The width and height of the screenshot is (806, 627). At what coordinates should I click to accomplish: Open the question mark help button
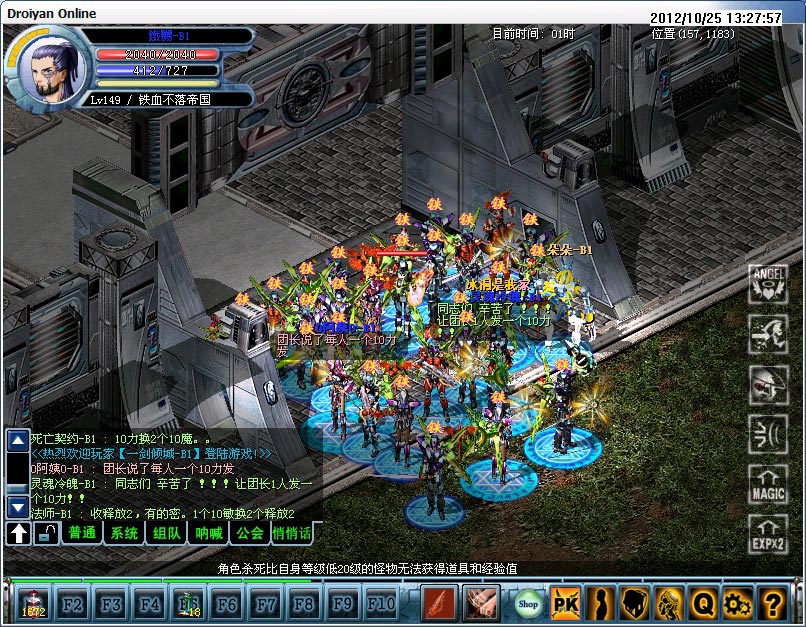point(771,603)
